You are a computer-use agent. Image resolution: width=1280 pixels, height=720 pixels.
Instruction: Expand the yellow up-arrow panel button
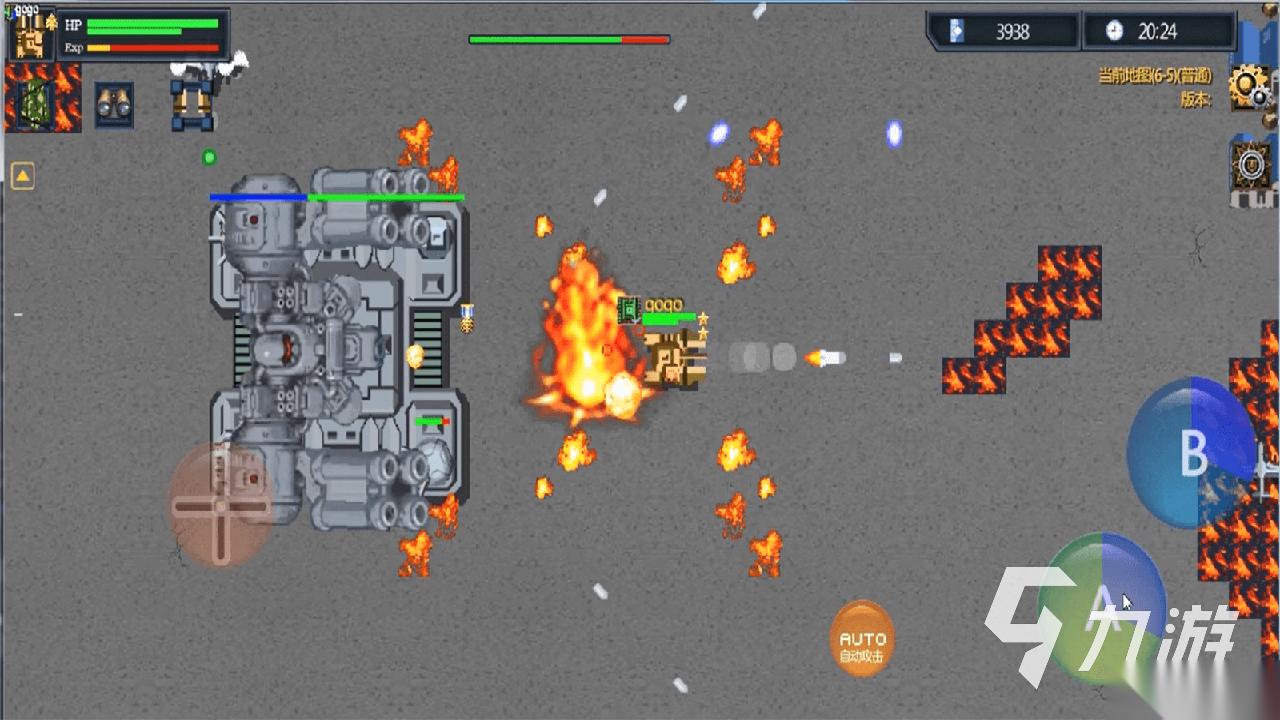point(22,177)
